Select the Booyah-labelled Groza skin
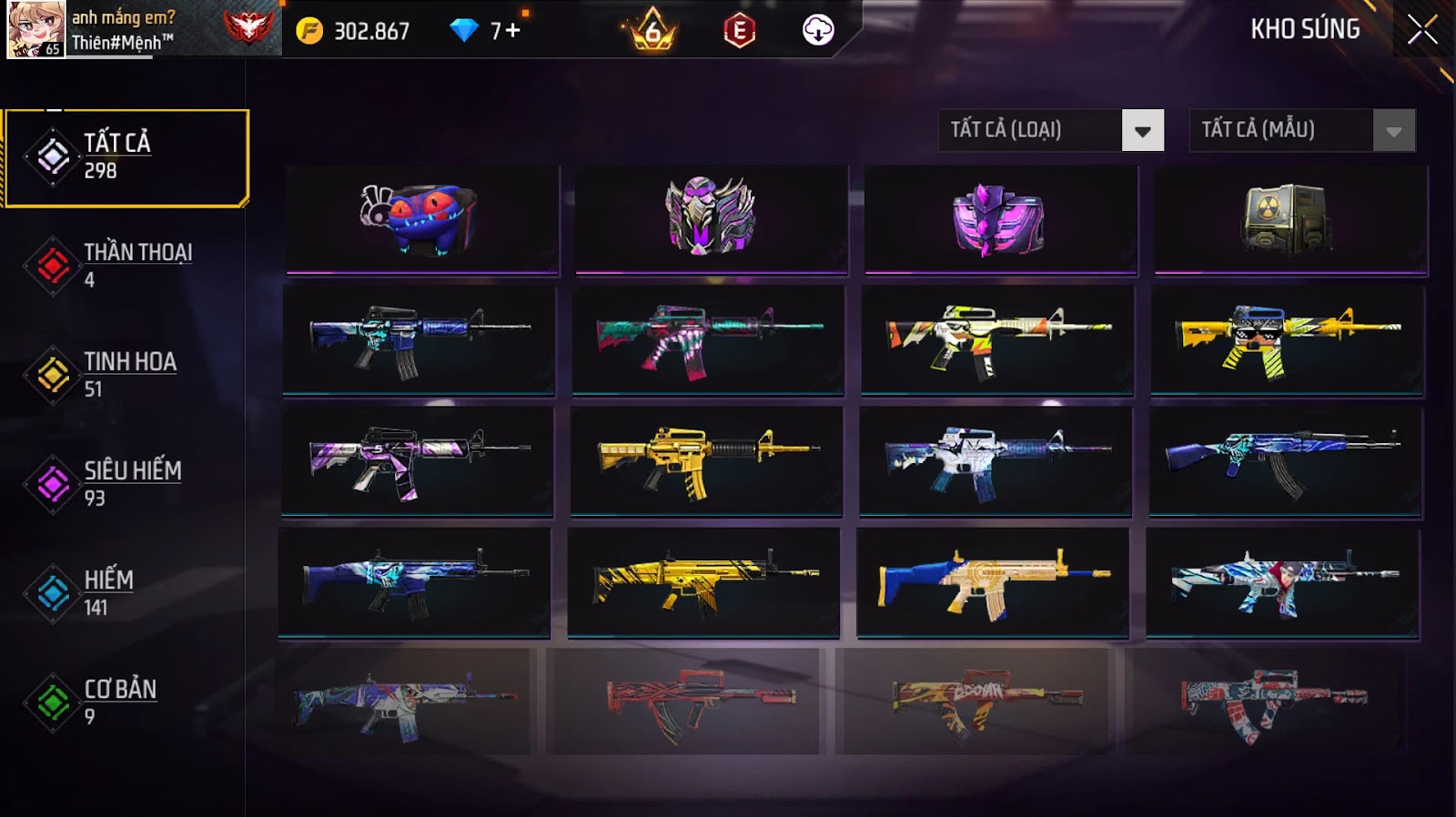Screen dimensions: 1456x817 tap(972, 701)
